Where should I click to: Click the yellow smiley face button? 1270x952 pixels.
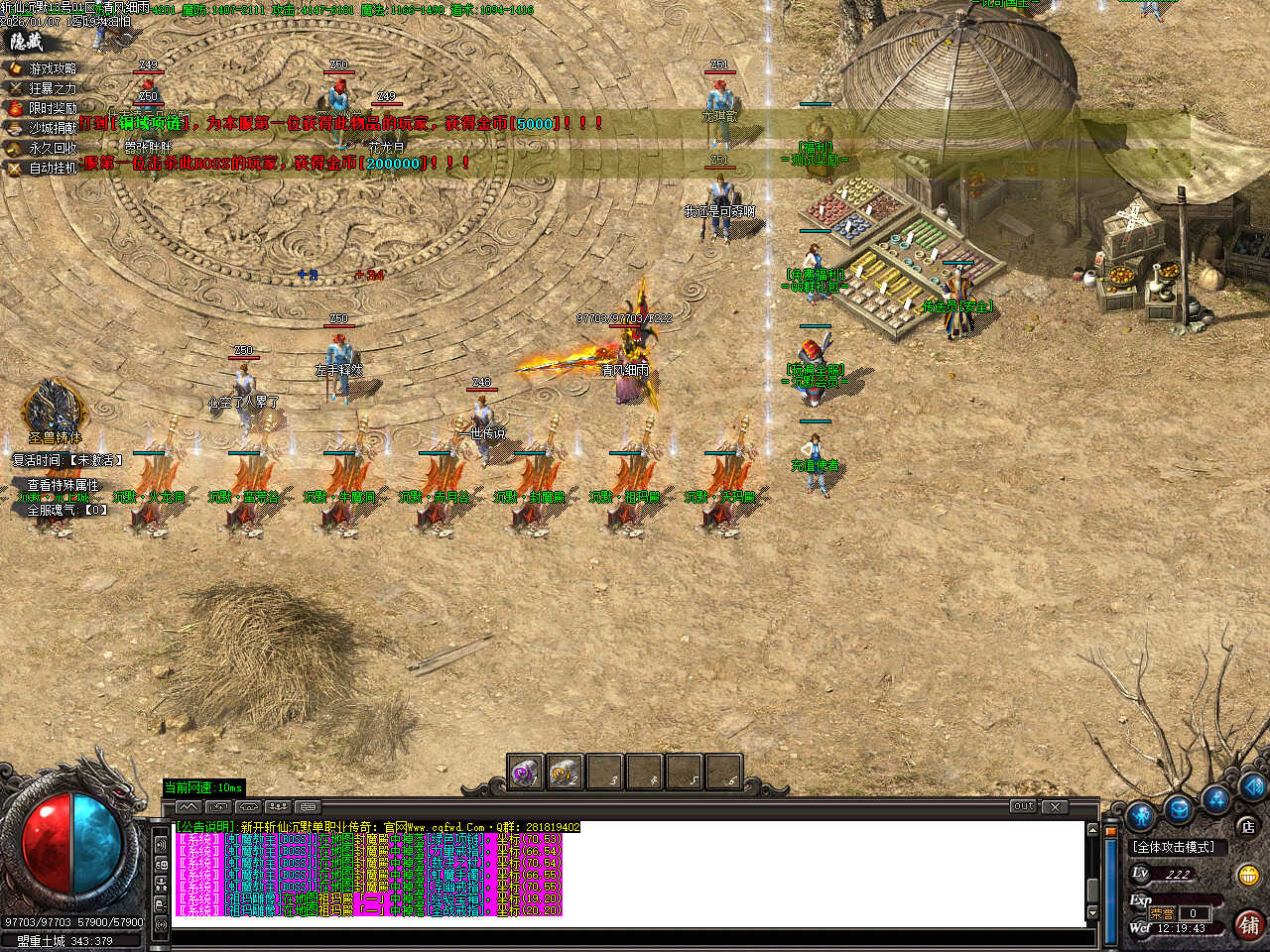coord(1248,875)
